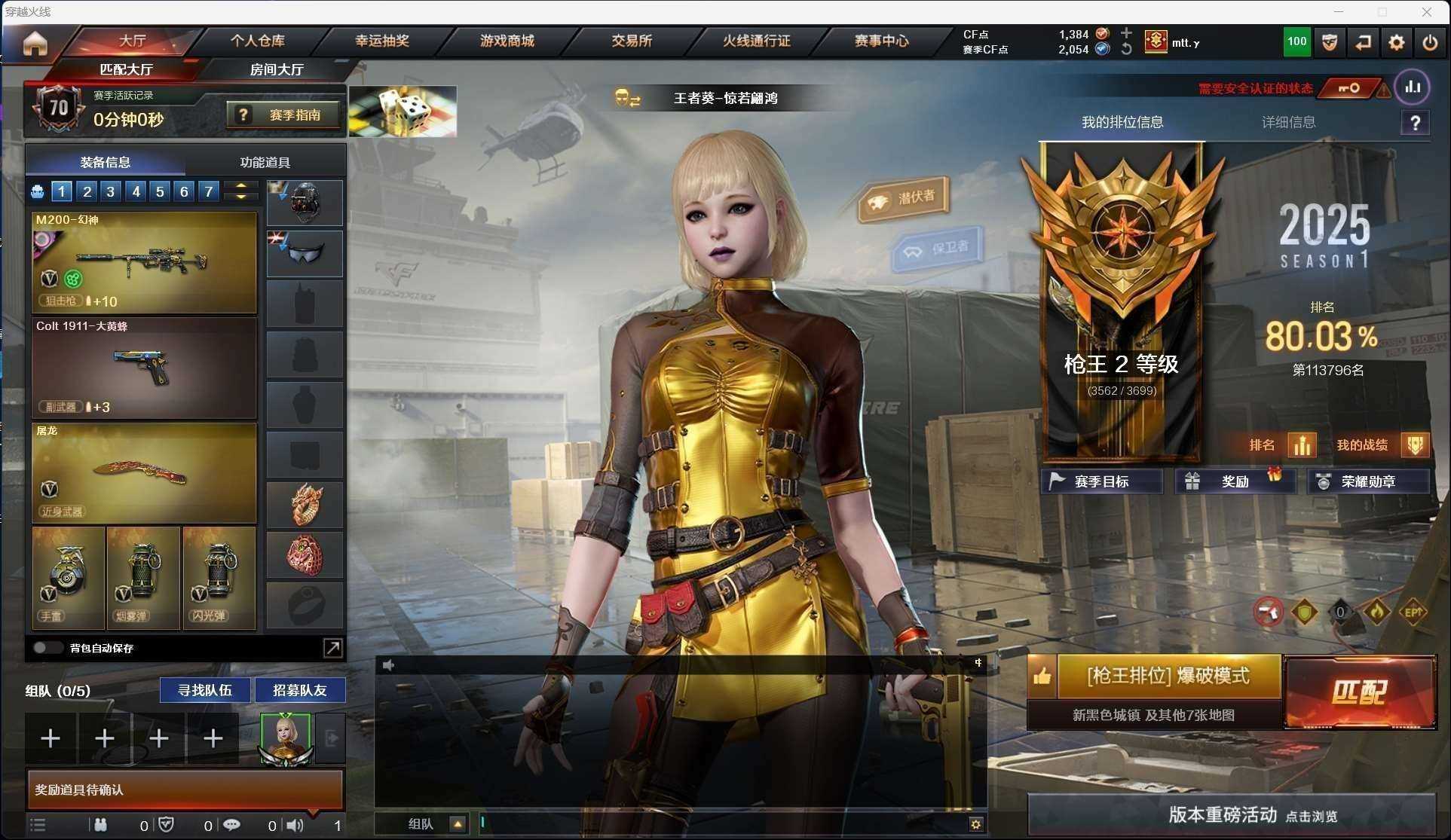Toggle 背包自动保存 switch
The image size is (1451, 840).
(47, 648)
